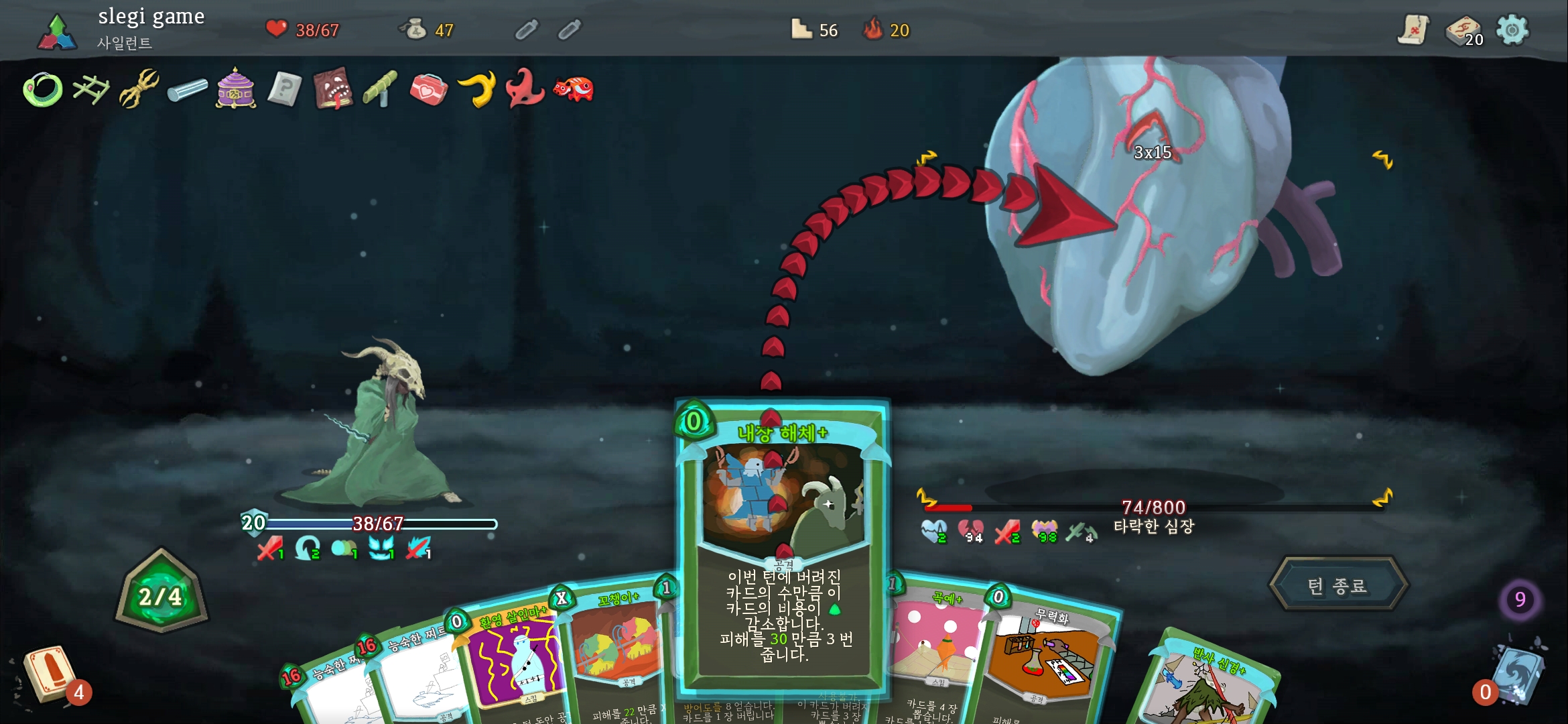The width and height of the screenshot is (1568, 724).
Task: Open the draw pile showing 4 cards
Action: coord(48,674)
